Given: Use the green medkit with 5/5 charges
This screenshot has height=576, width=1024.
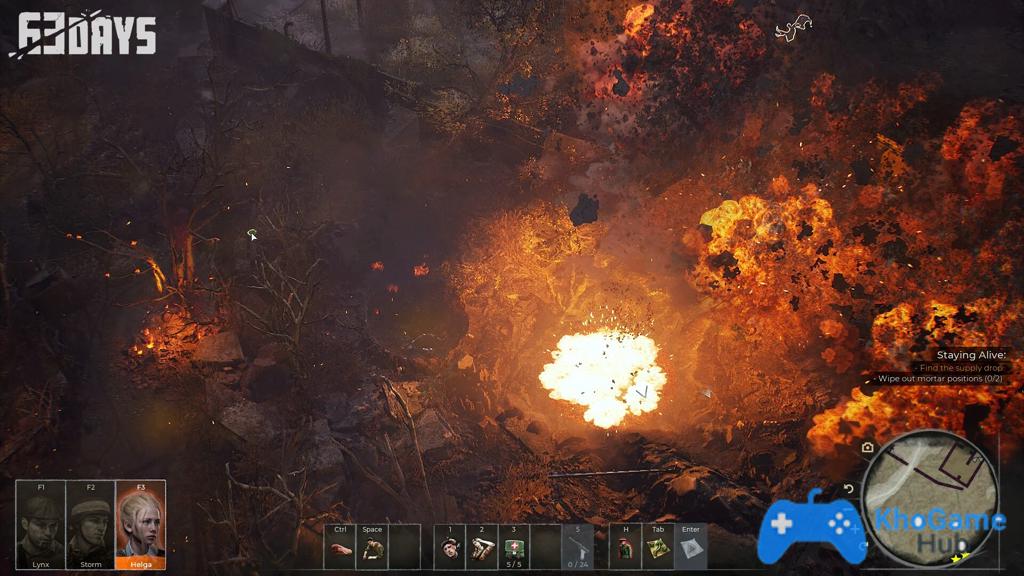Looking at the screenshot, I should (x=514, y=548).
